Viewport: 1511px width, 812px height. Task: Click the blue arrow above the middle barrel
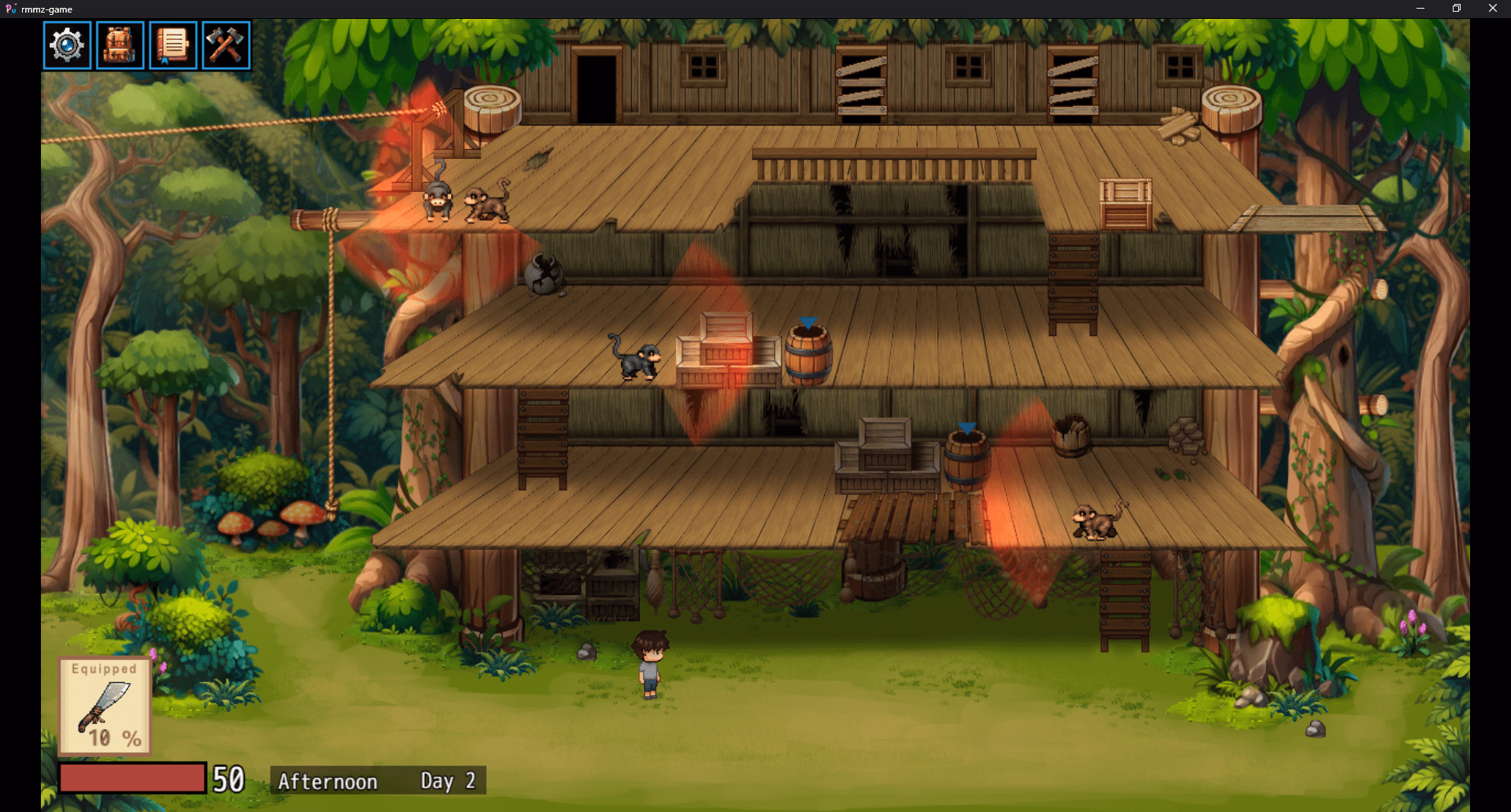(x=807, y=322)
